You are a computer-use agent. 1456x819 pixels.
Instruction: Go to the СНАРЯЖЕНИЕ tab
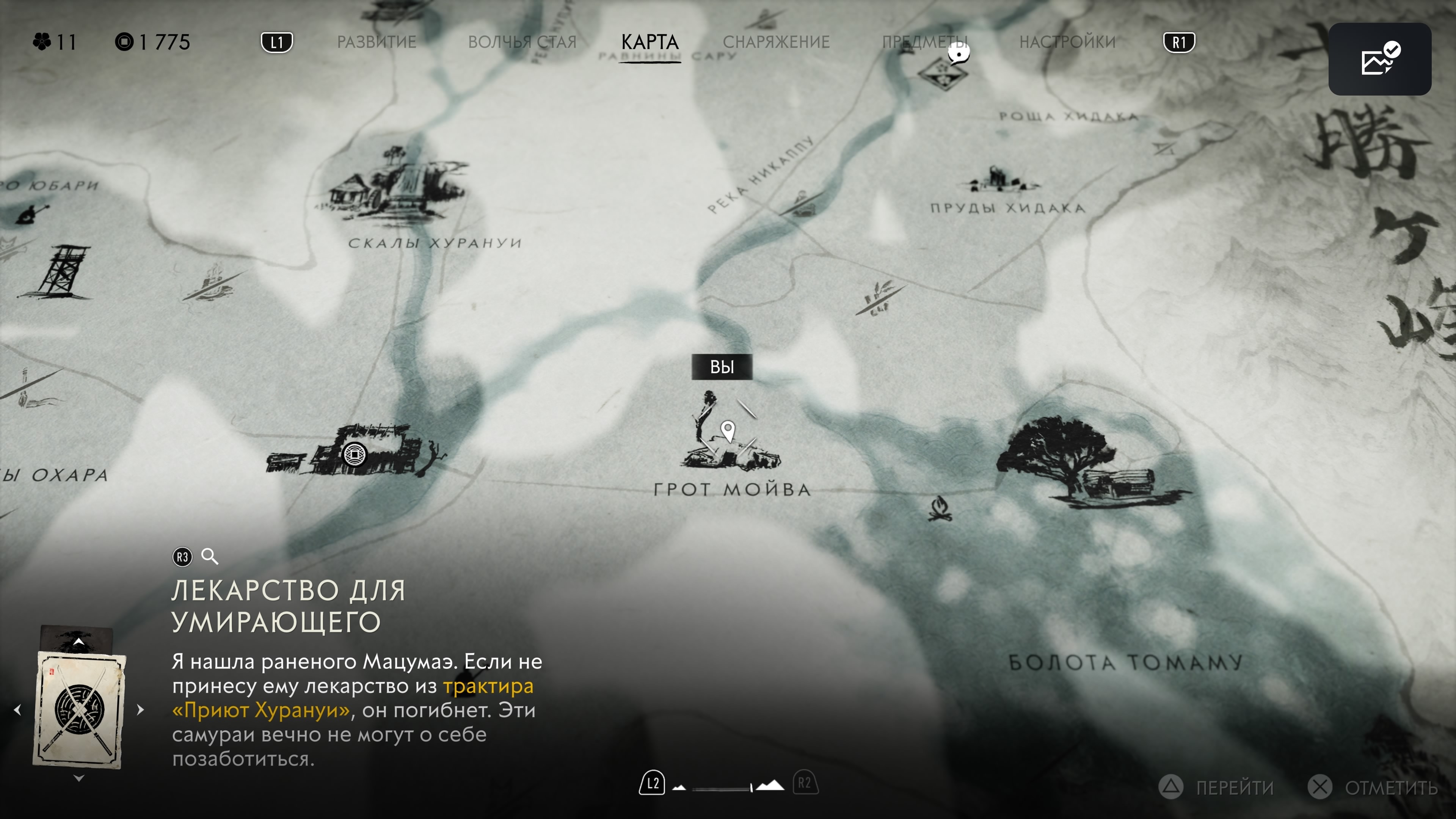click(776, 42)
